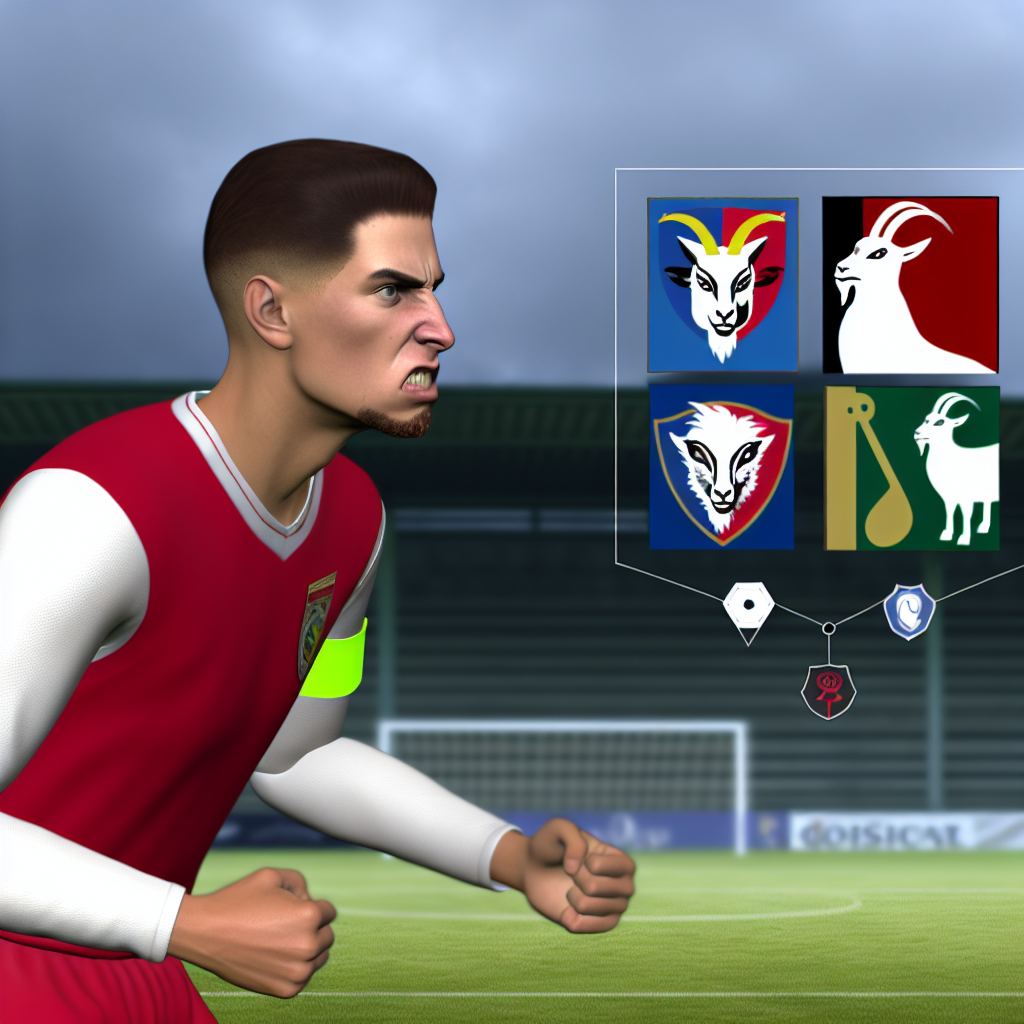Click the white hexagon marker icon

(748, 606)
